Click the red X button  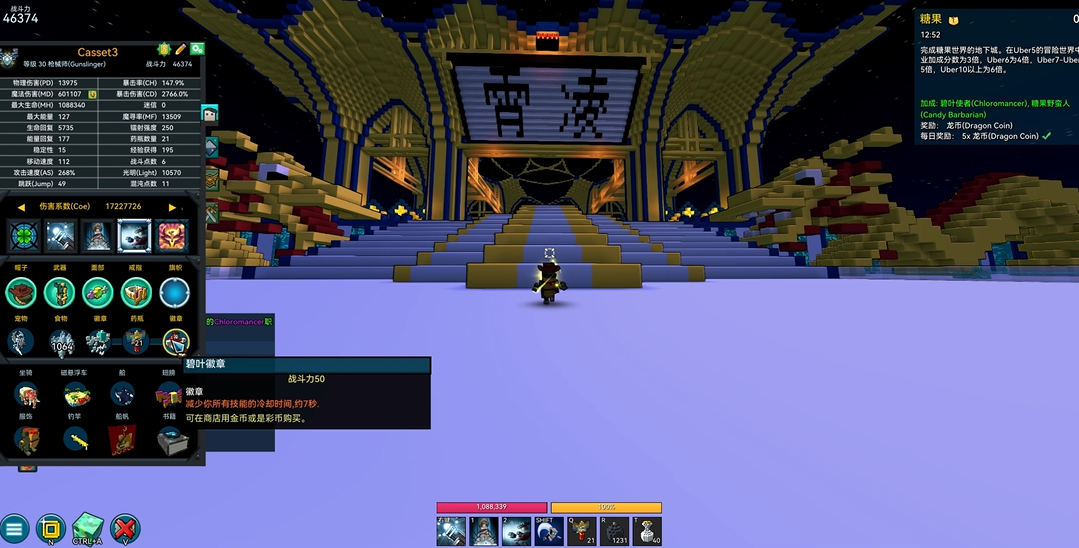[125, 528]
